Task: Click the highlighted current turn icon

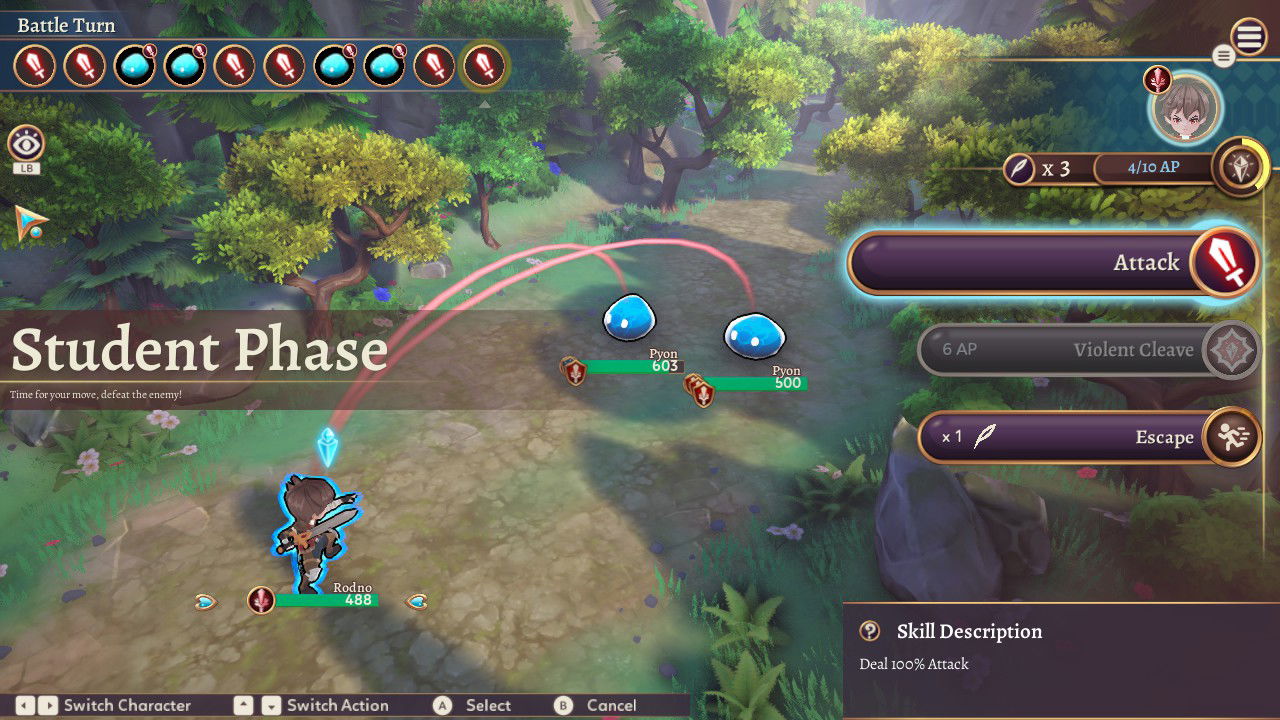Action: pyautogui.click(x=485, y=67)
